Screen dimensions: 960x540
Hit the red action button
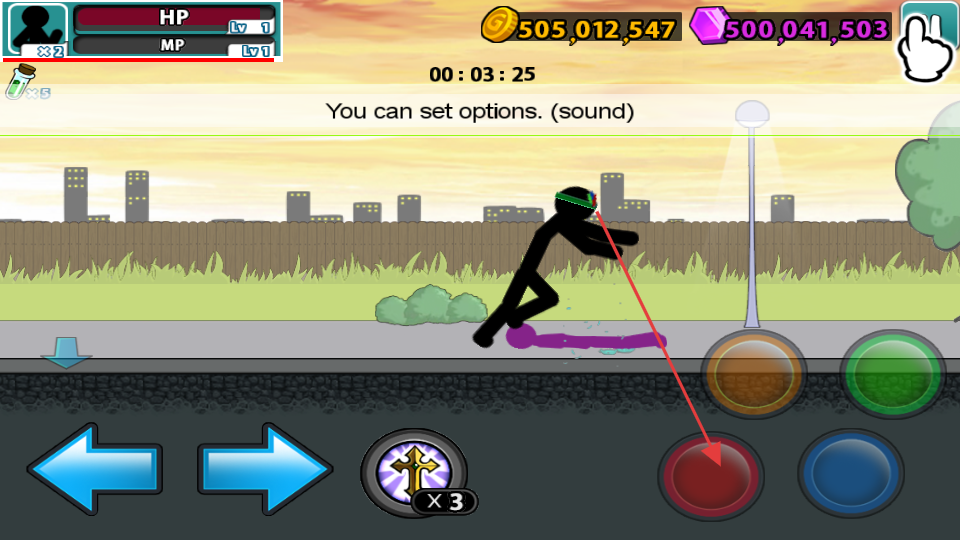pos(710,475)
